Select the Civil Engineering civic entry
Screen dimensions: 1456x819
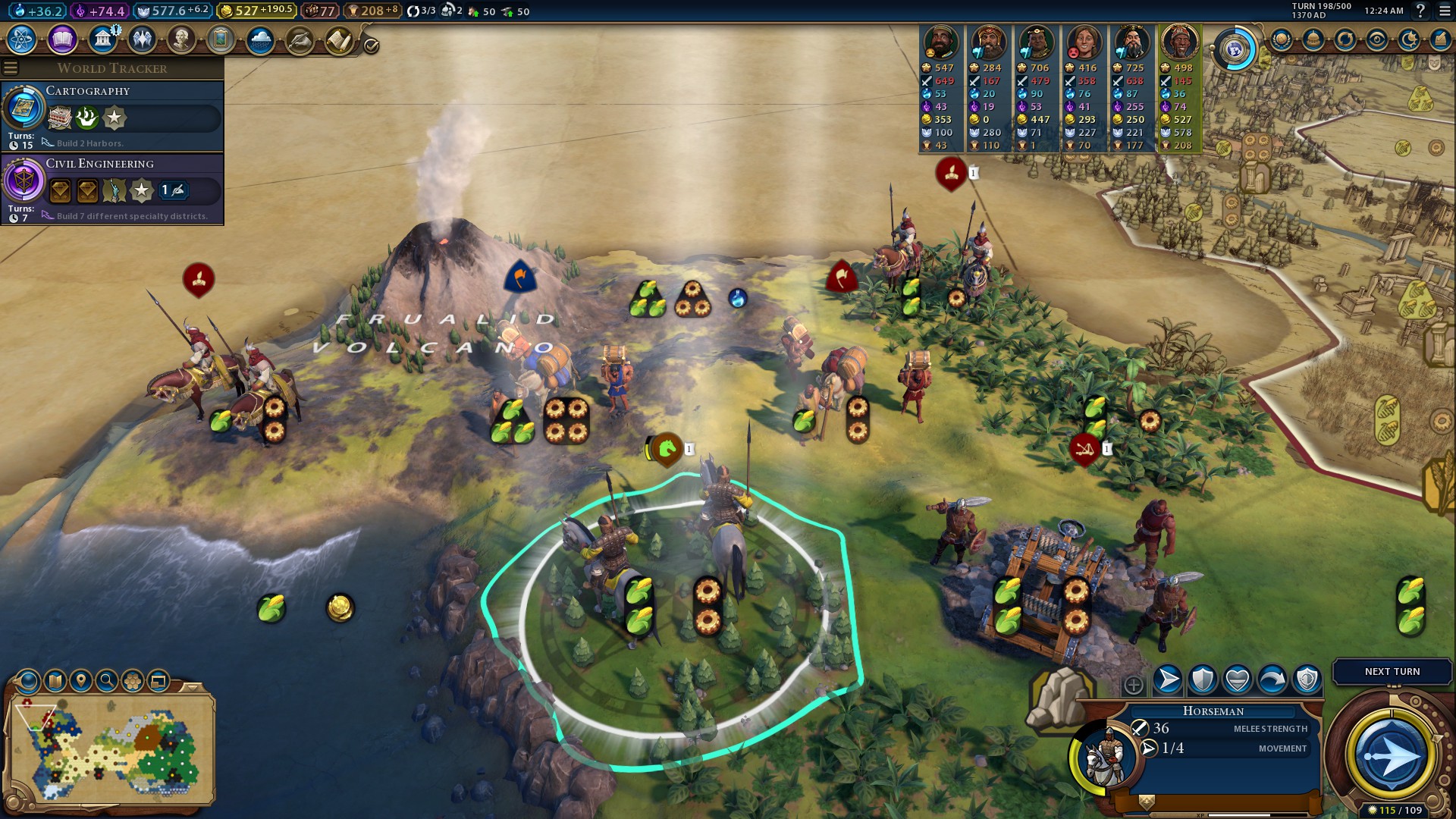point(112,188)
